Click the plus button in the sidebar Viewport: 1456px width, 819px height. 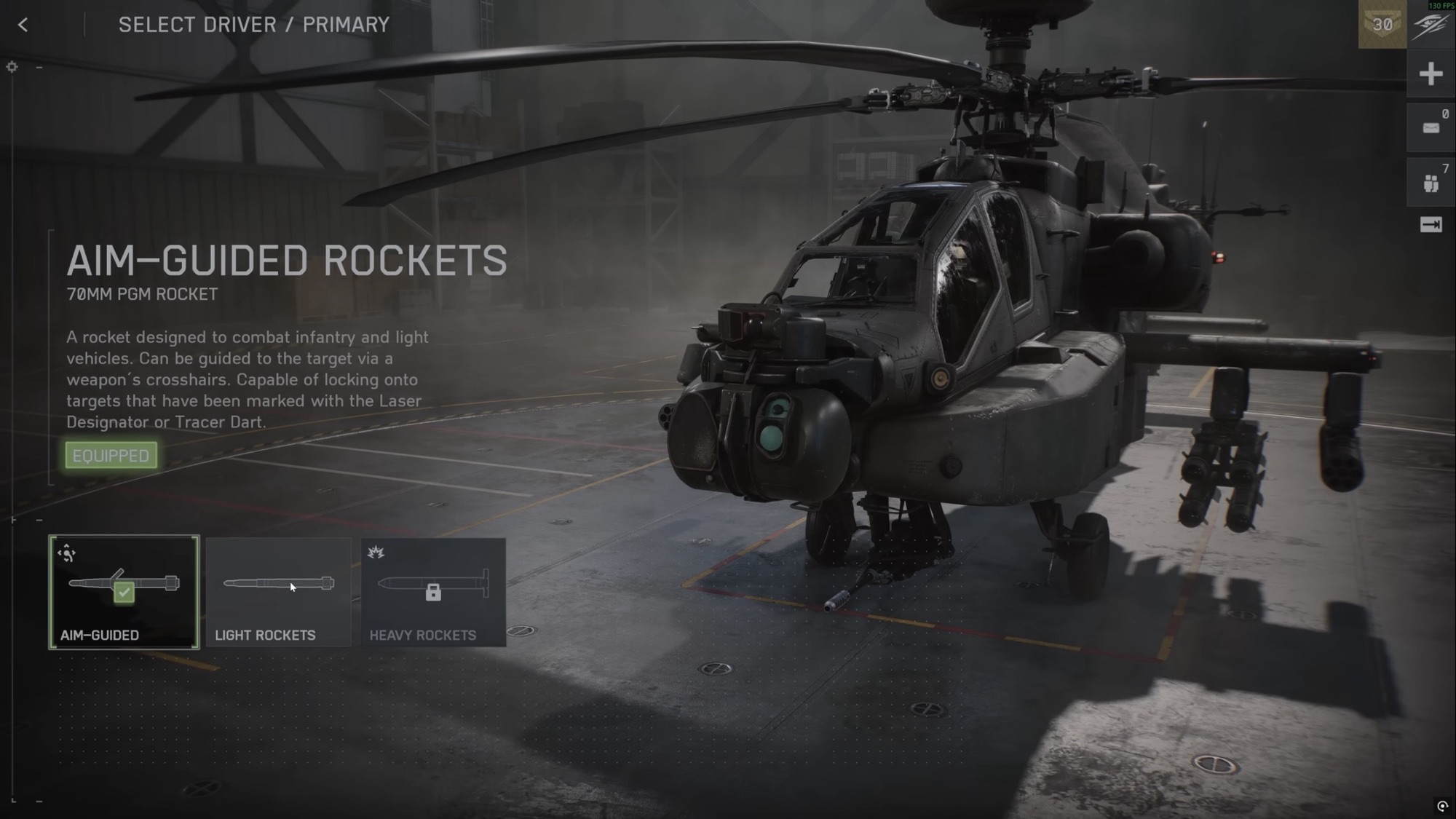tap(1431, 74)
